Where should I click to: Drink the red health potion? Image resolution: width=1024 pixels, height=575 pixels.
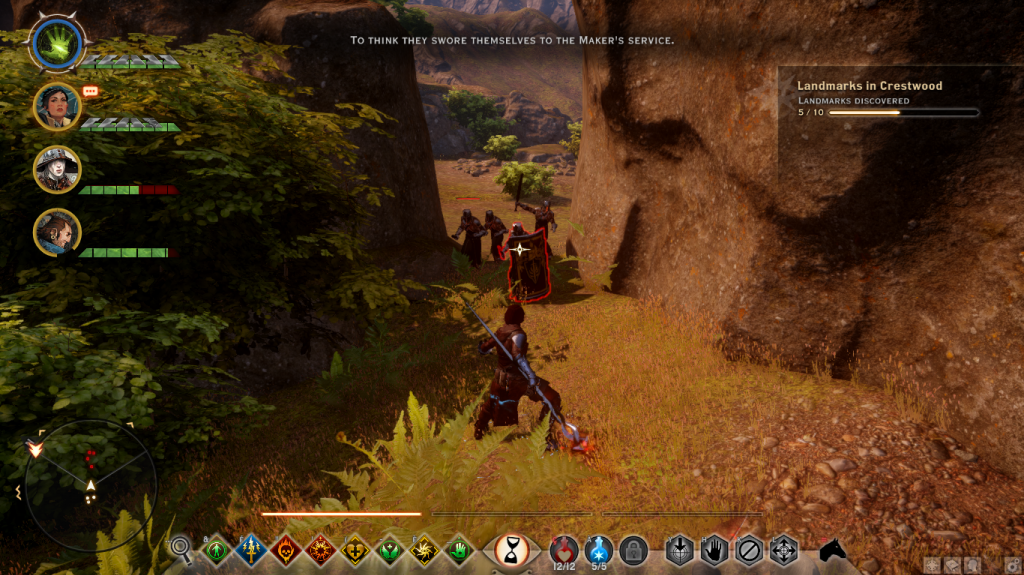(x=564, y=548)
